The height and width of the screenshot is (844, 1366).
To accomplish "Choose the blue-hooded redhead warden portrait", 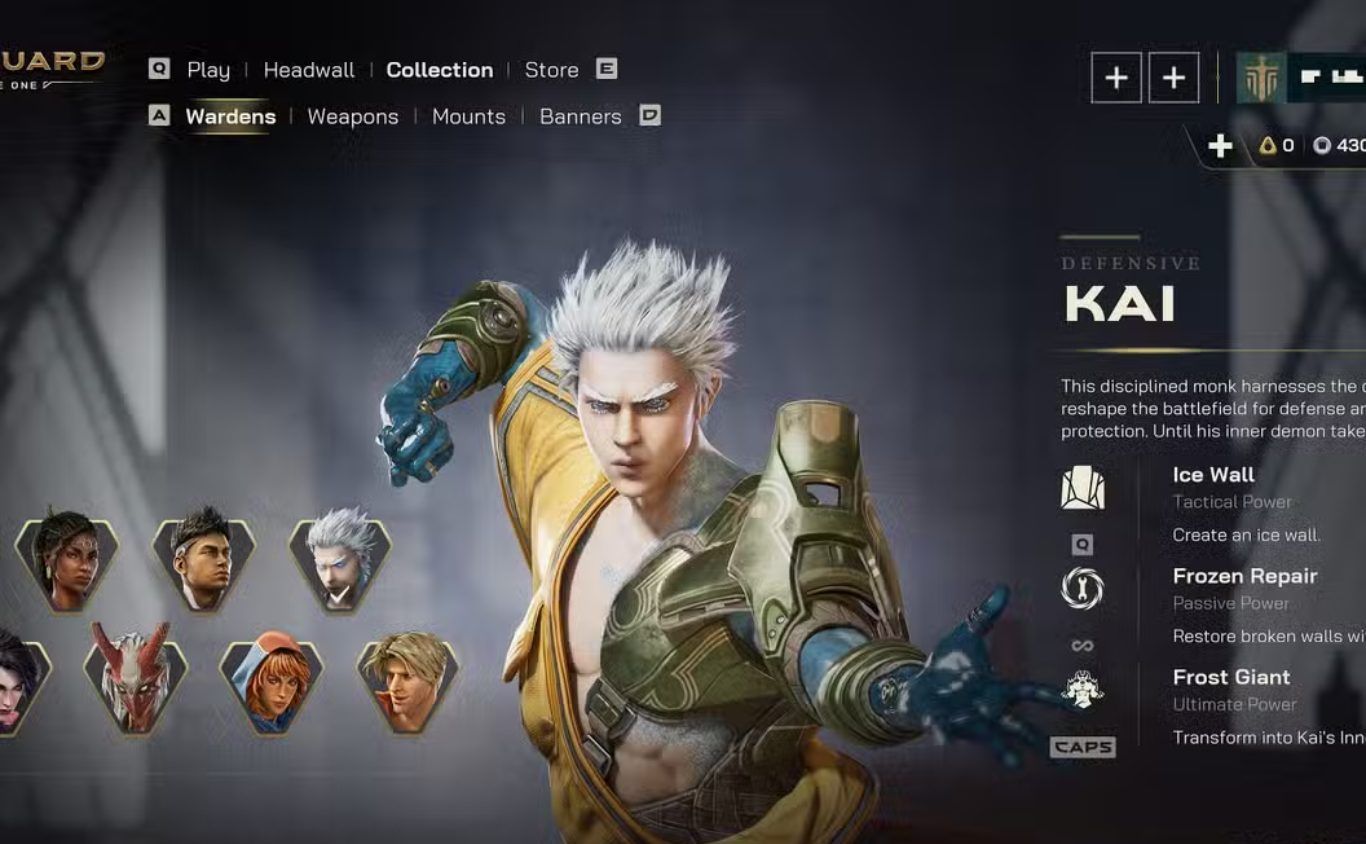I will pyautogui.click(x=271, y=680).
